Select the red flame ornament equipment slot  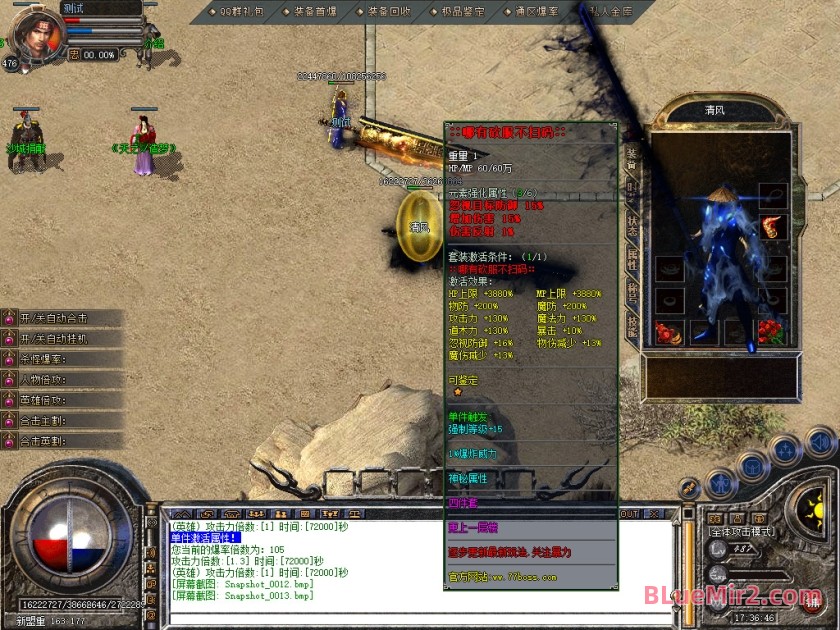[772, 228]
